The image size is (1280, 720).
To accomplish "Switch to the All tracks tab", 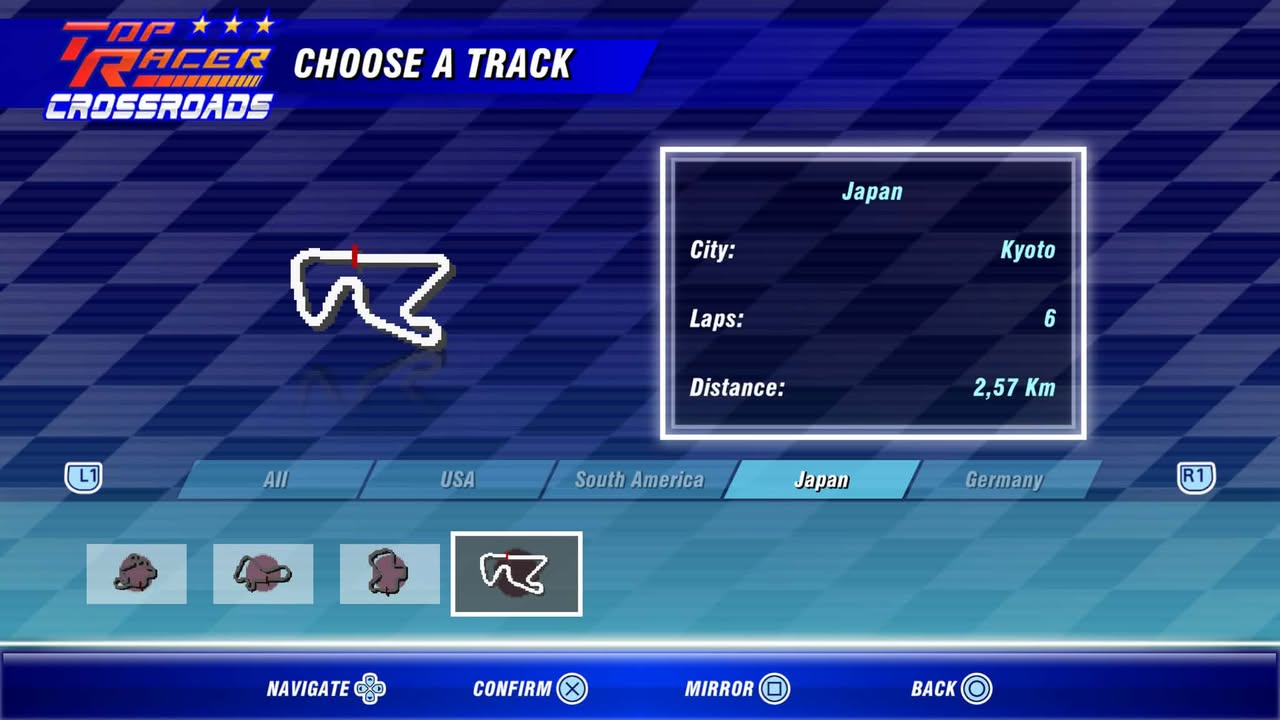I will [x=276, y=480].
